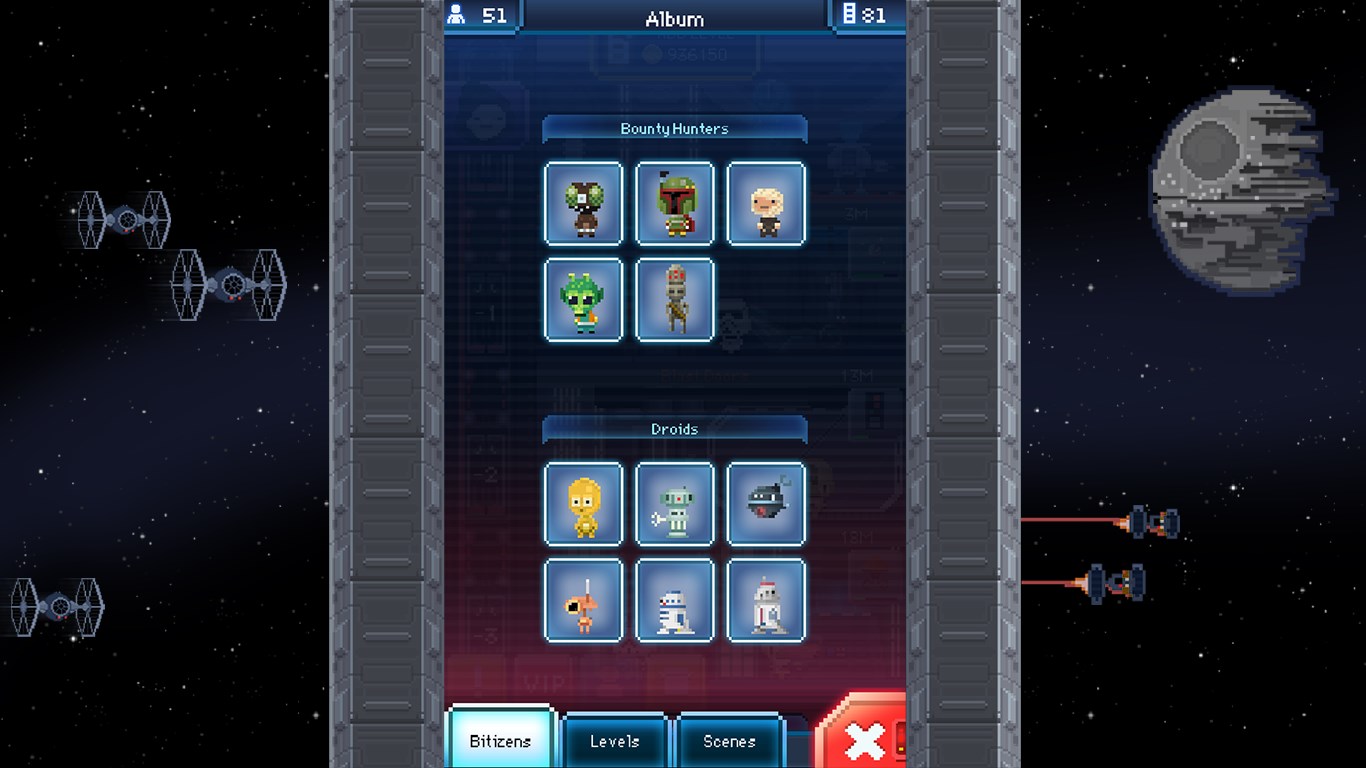The image size is (1366, 768).
Task: Select the Bitizens tab
Action: [499, 742]
